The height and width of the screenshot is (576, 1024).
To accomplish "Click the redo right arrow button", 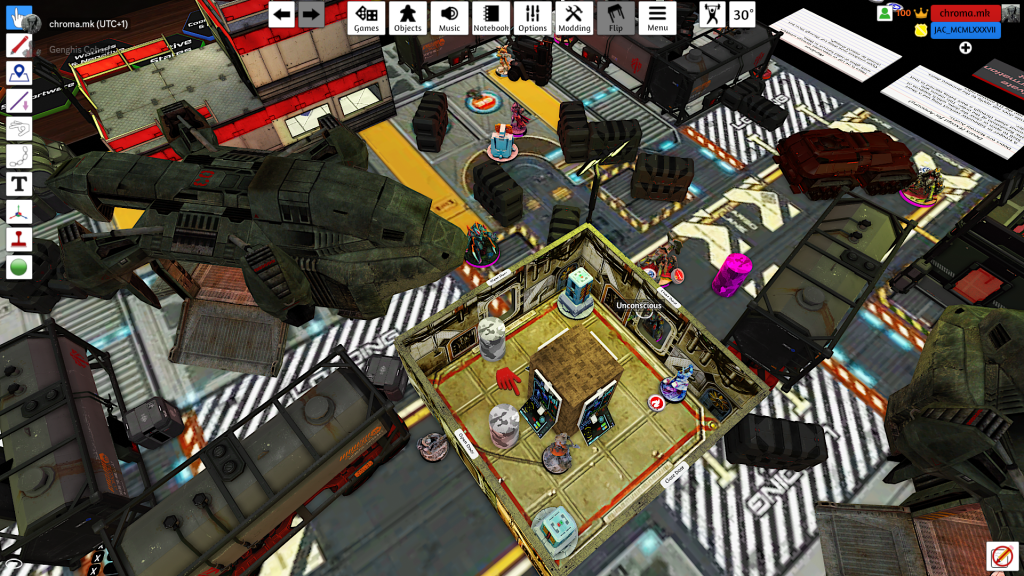I will coord(311,14).
